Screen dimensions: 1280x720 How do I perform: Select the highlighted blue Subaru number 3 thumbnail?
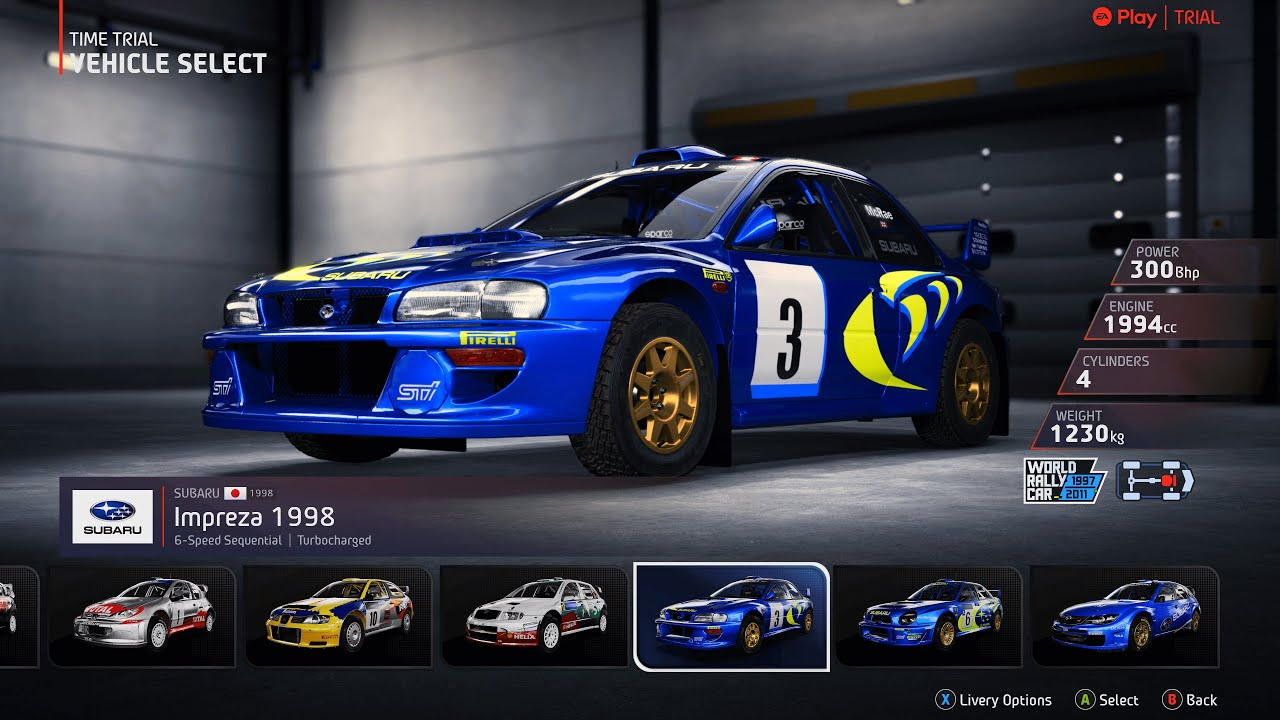pyautogui.click(x=731, y=617)
